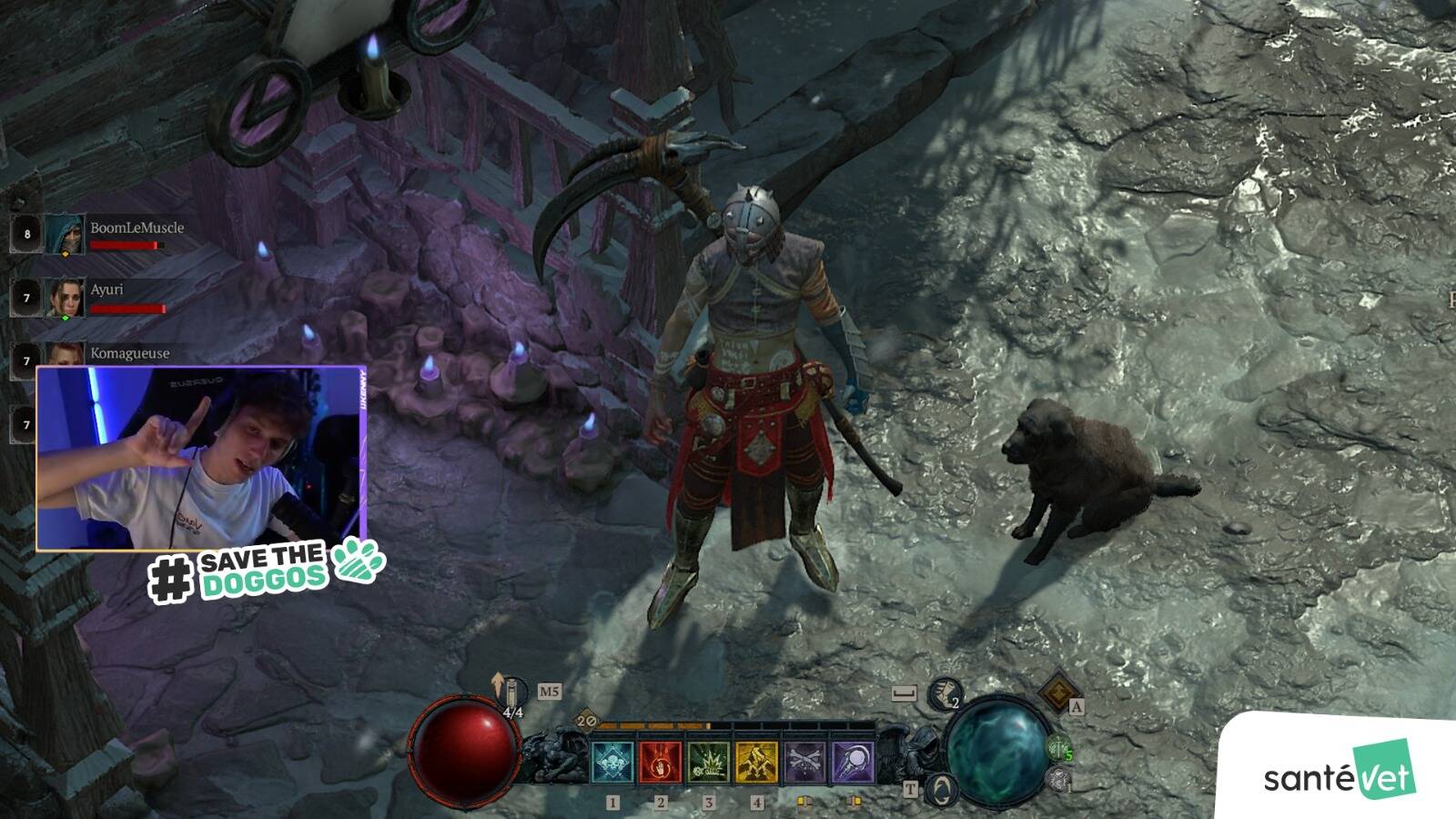Cast the green explosion skill in slot 3
Viewport: 1456px width, 819px height.
[709, 762]
